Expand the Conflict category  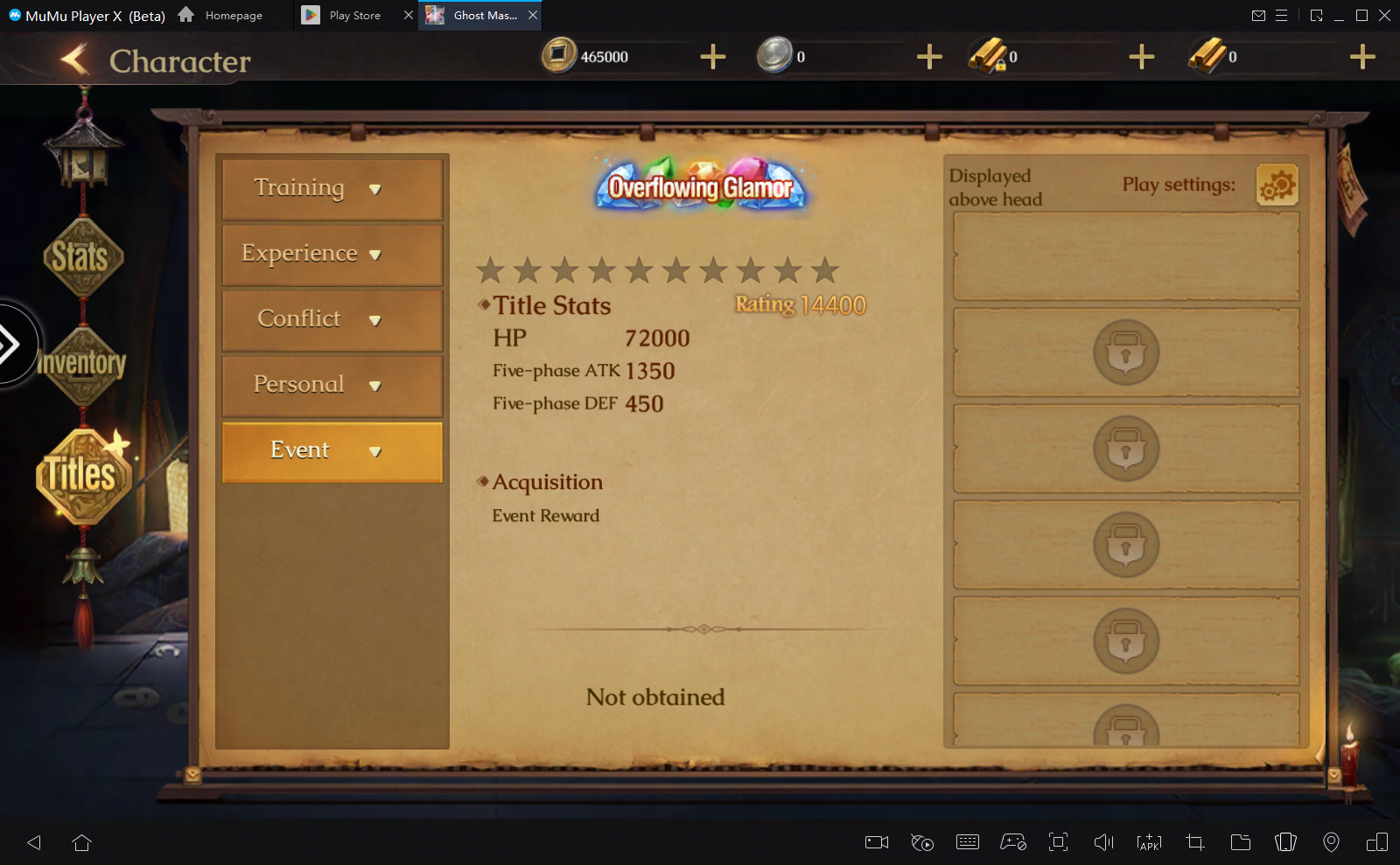(x=332, y=319)
